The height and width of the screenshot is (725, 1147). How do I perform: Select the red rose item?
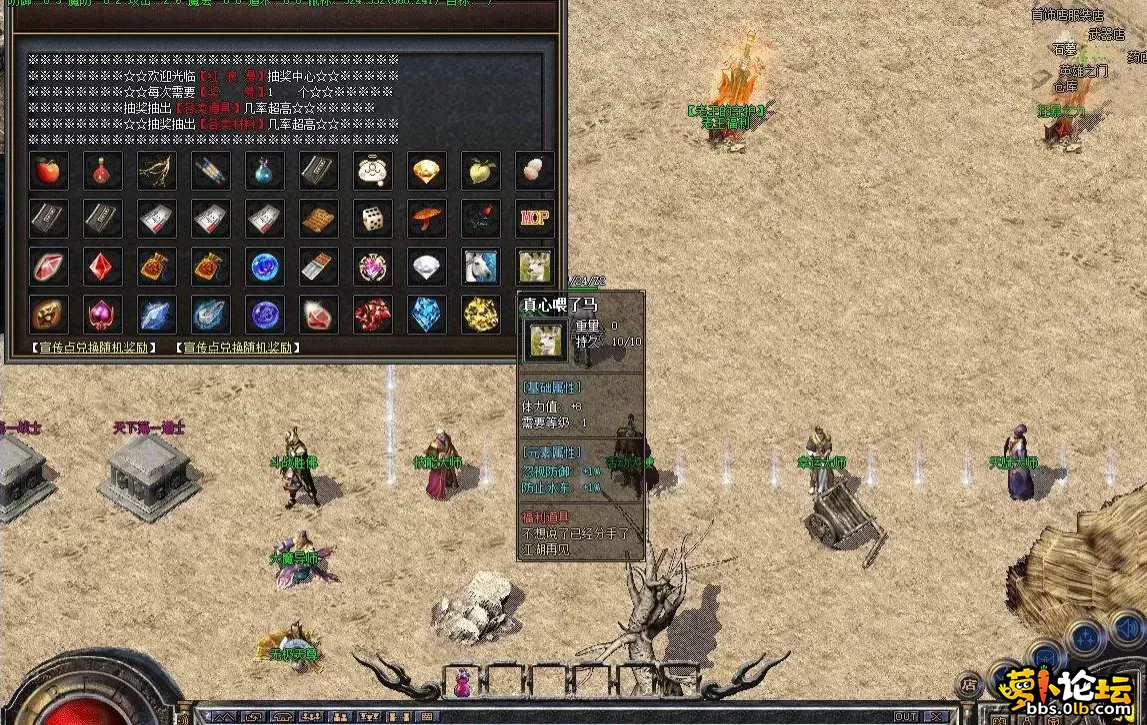tap(481, 219)
